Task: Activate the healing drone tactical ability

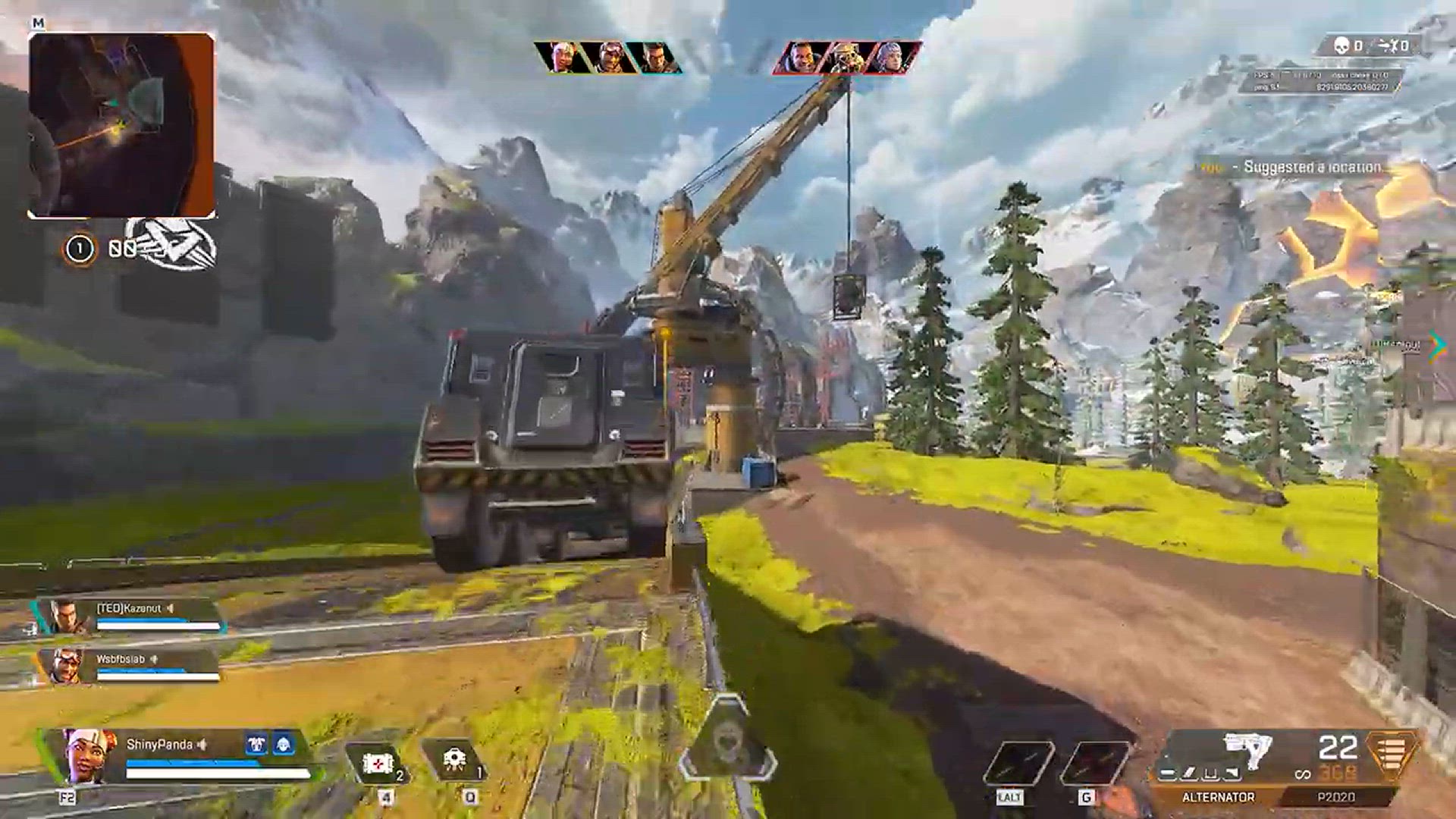Action: (x=454, y=761)
